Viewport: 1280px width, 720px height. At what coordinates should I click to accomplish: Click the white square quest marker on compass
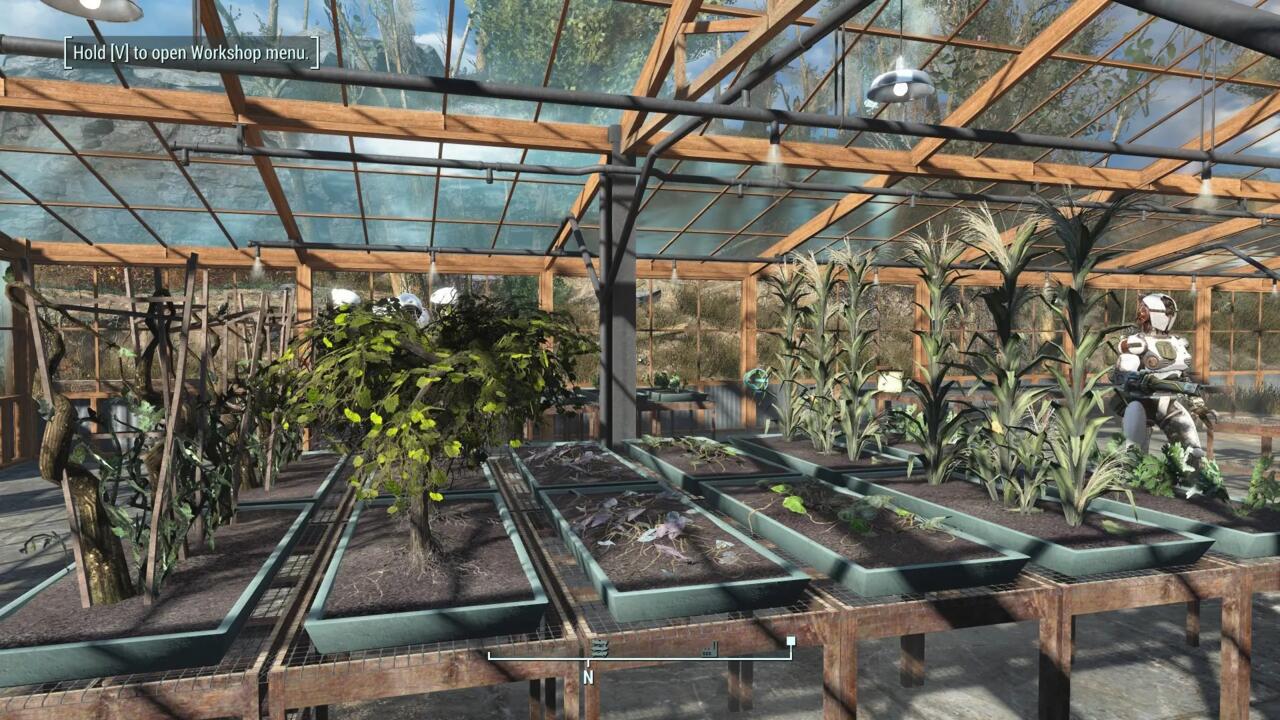pyautogui.click(x=791, y=641)
